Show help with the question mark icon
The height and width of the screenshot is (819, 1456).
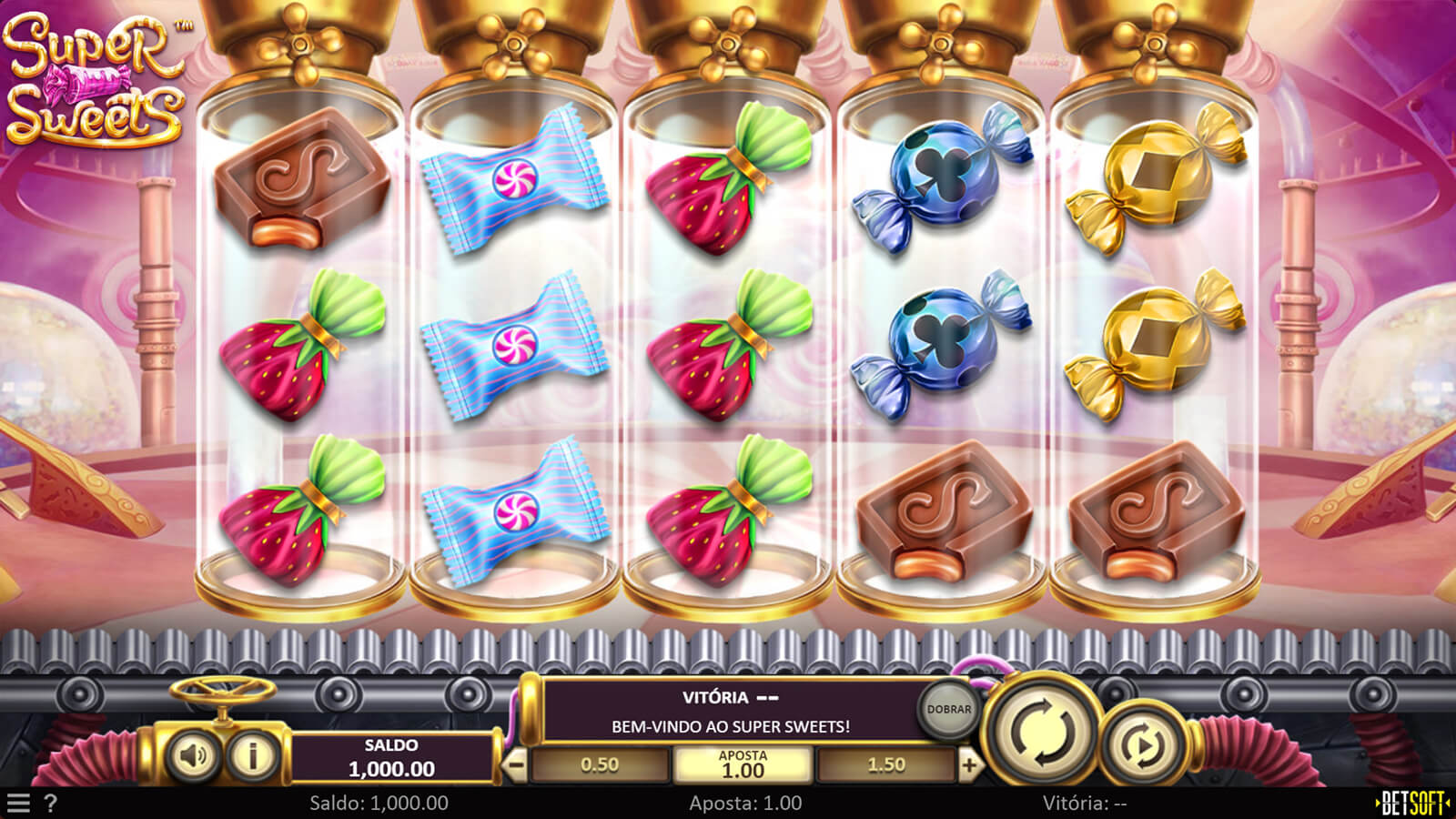click(51, 804)
